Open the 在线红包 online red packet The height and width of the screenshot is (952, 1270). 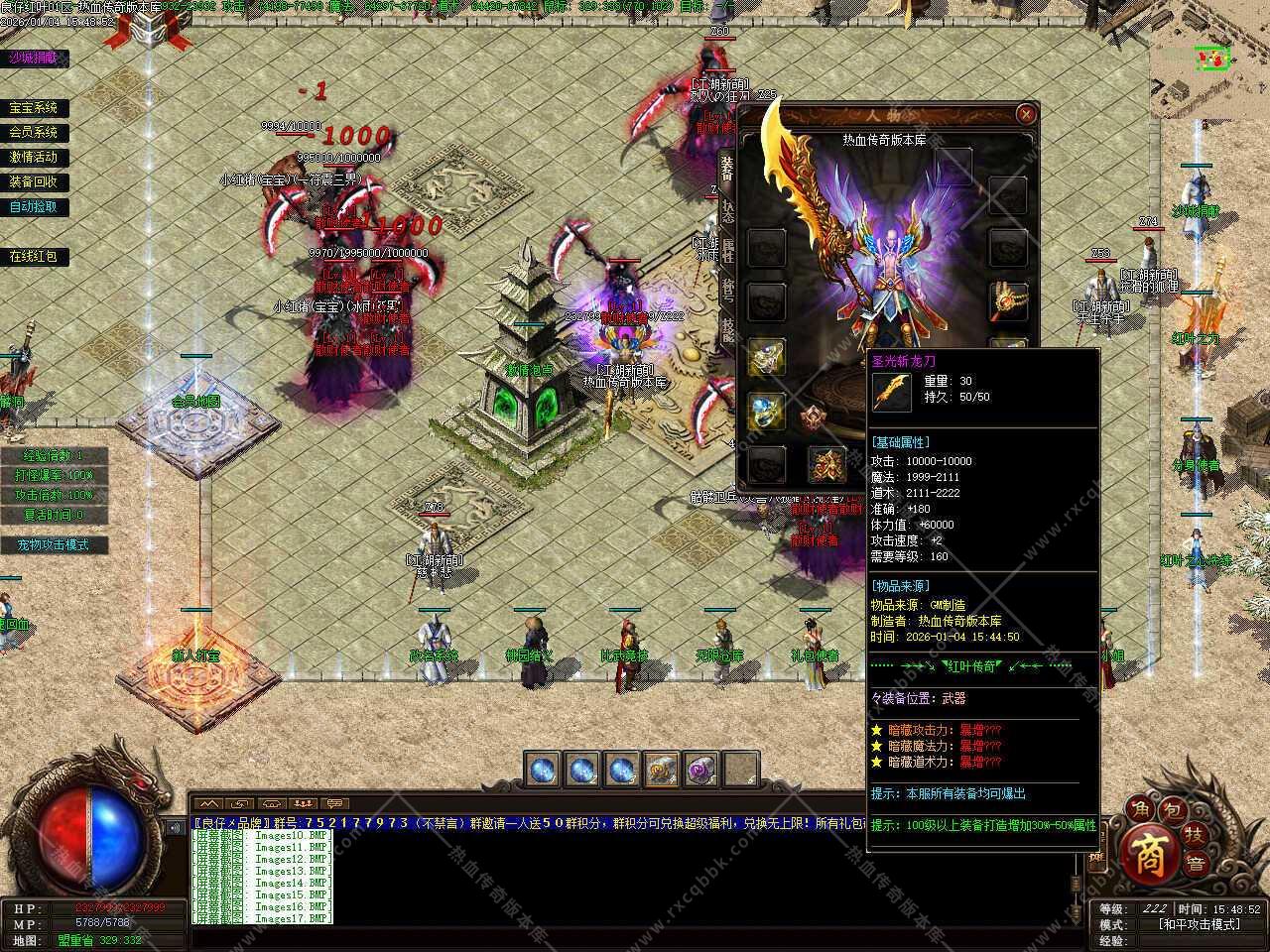pyautogui.click(x=34, y=256)
